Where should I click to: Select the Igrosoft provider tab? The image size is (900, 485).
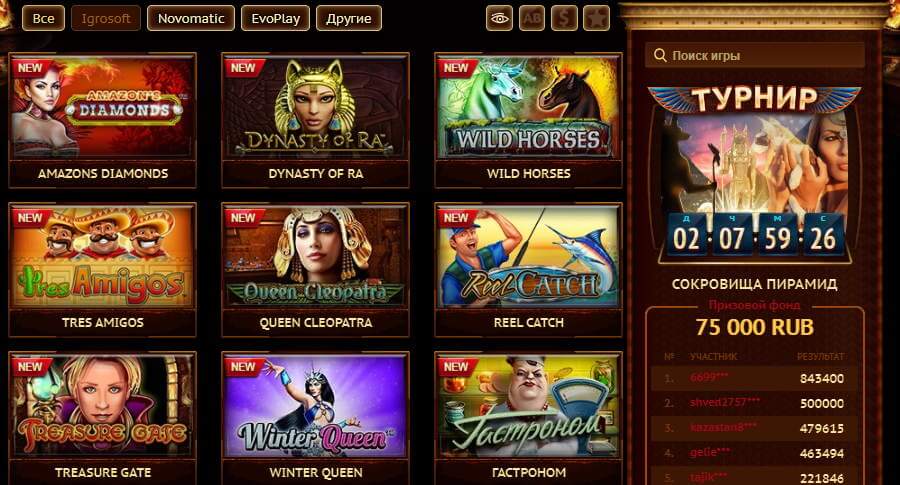tap(106, 18)
